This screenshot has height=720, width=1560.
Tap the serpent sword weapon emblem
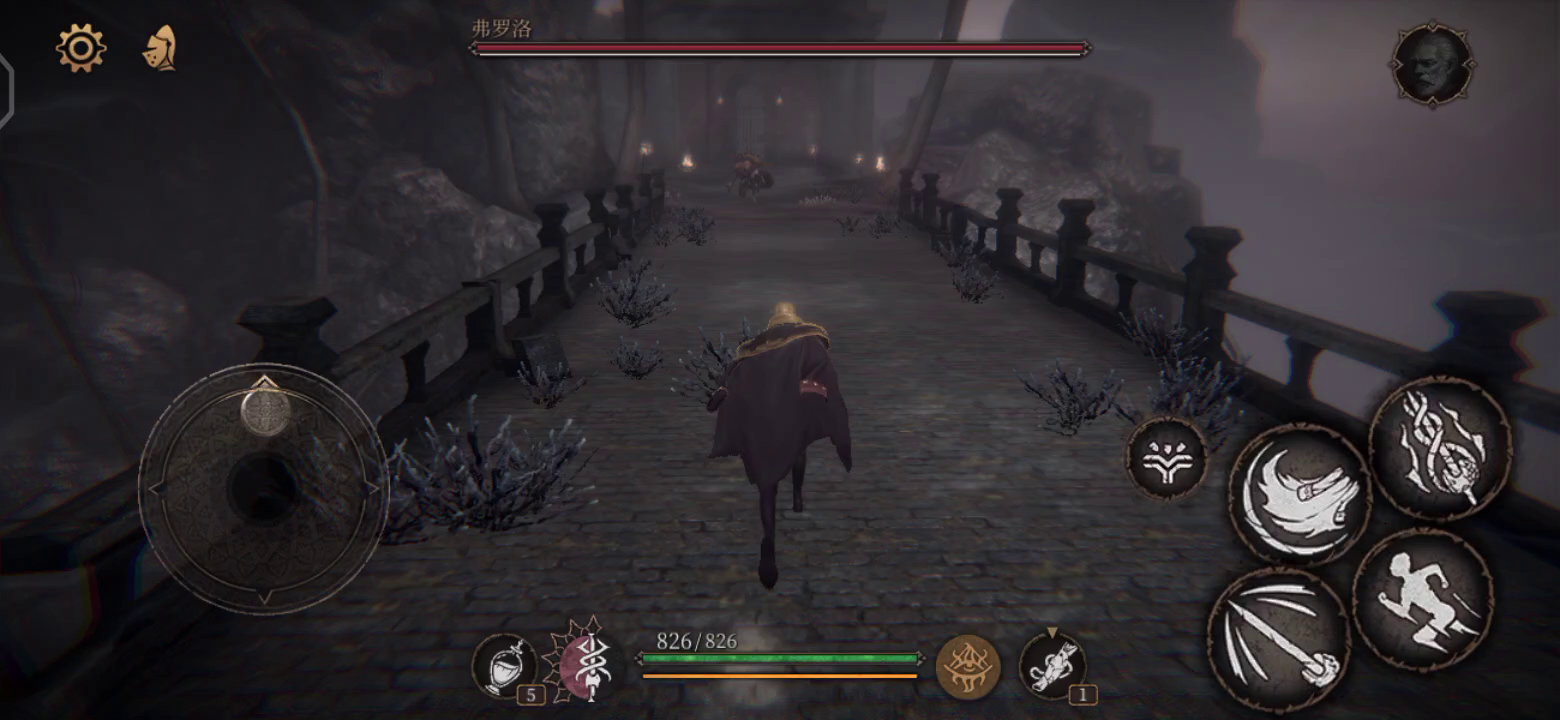tap(586, 661)
